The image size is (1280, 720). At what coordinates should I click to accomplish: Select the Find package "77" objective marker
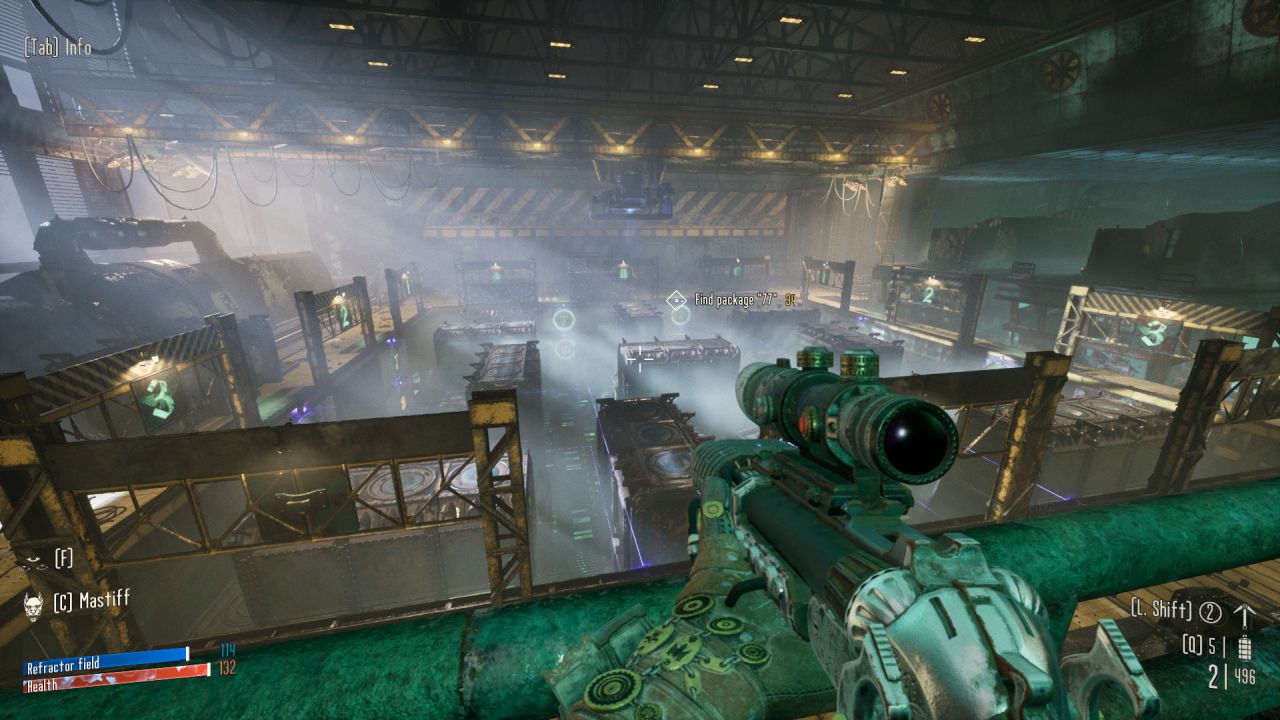677,299
